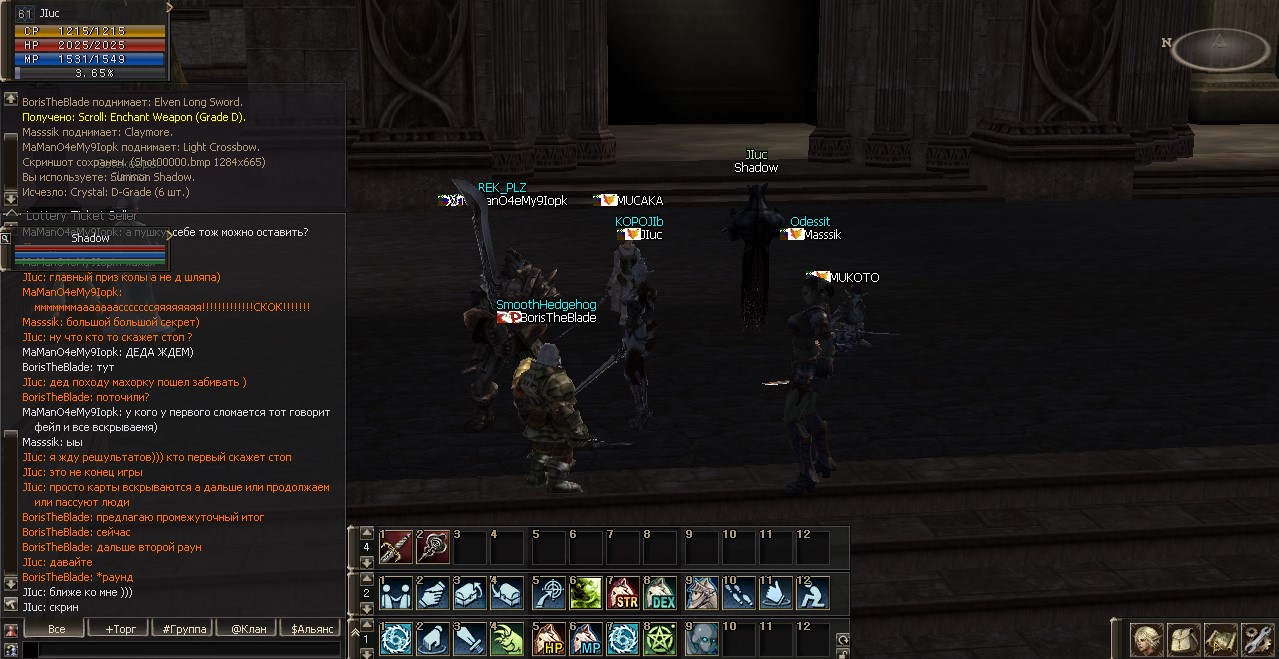Image resolution: width=1279 pixels, height=659 pixels.
Task: Activate the STR wolf buff skill
Action: 624,593
